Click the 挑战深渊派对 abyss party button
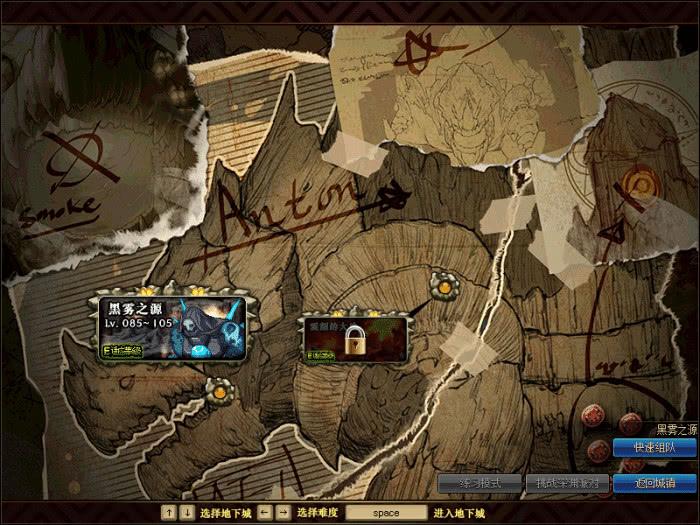The width and height of the screenshot is (700, 525). point(567,483)
